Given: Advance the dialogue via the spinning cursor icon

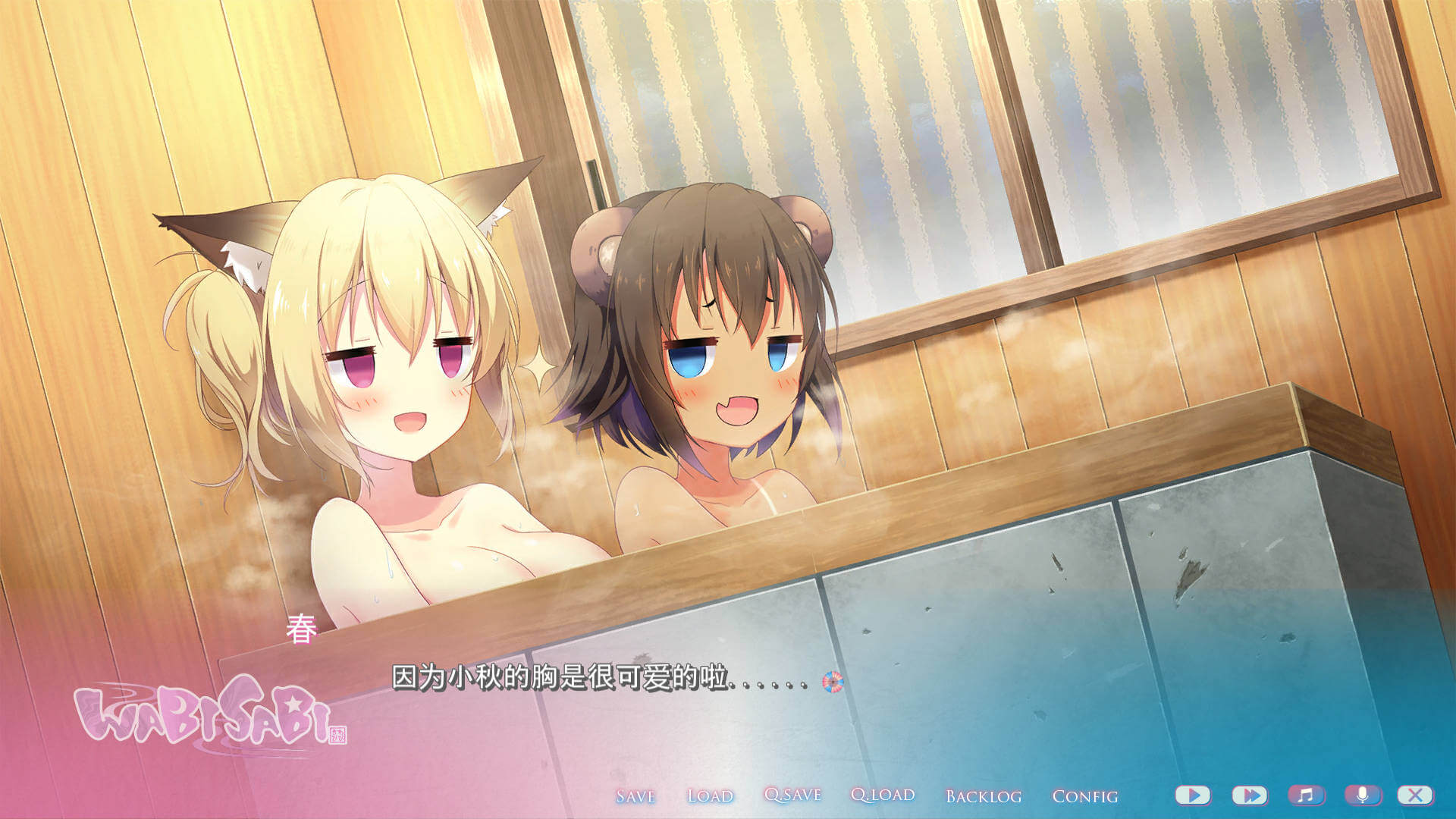Looking at the screenshot, I should click(832, 682).
